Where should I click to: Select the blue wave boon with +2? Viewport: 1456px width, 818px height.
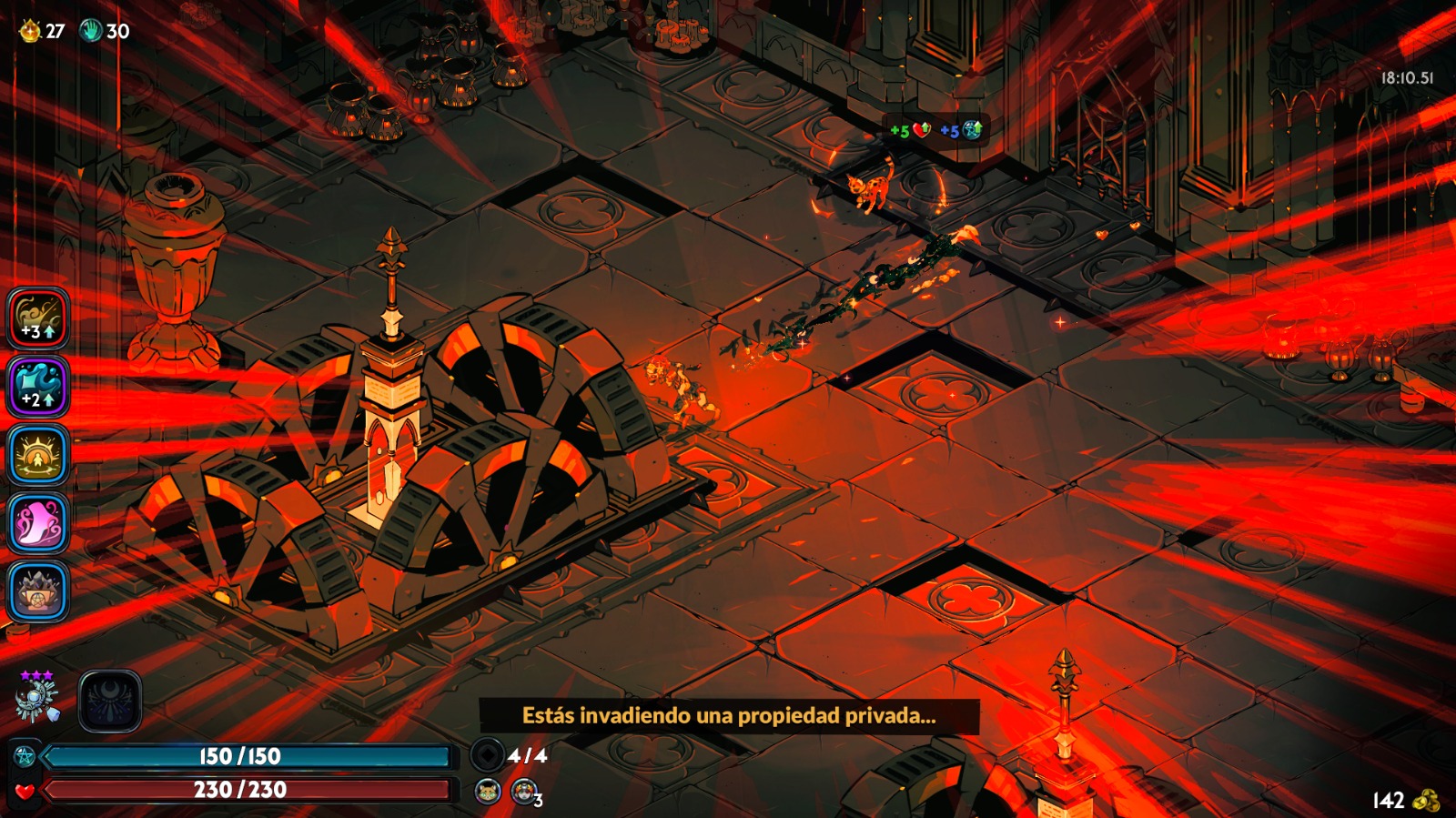tap(38, 387)
